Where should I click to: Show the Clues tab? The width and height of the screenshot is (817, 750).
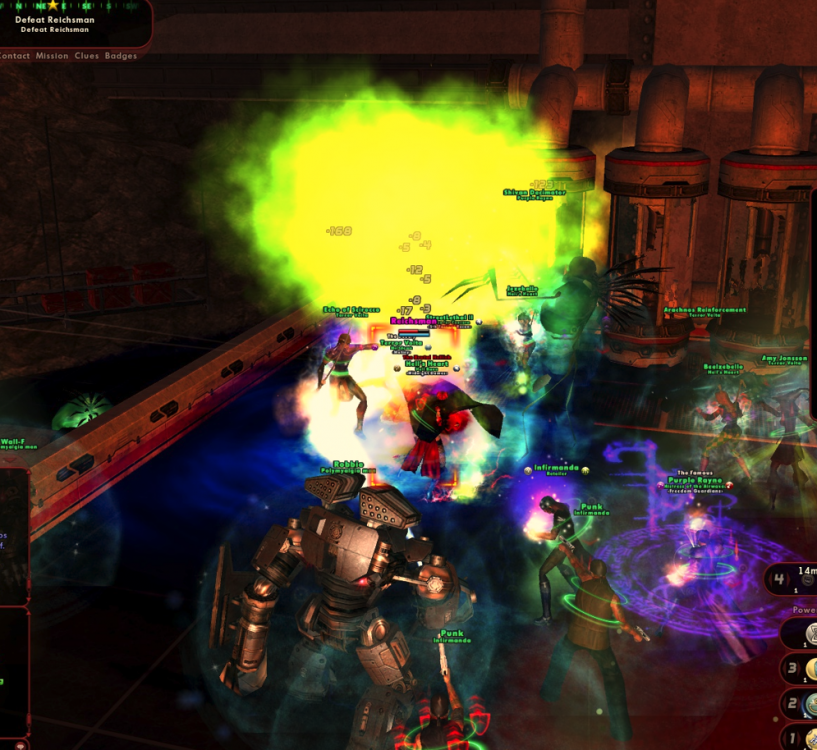(x=87, y=56)
